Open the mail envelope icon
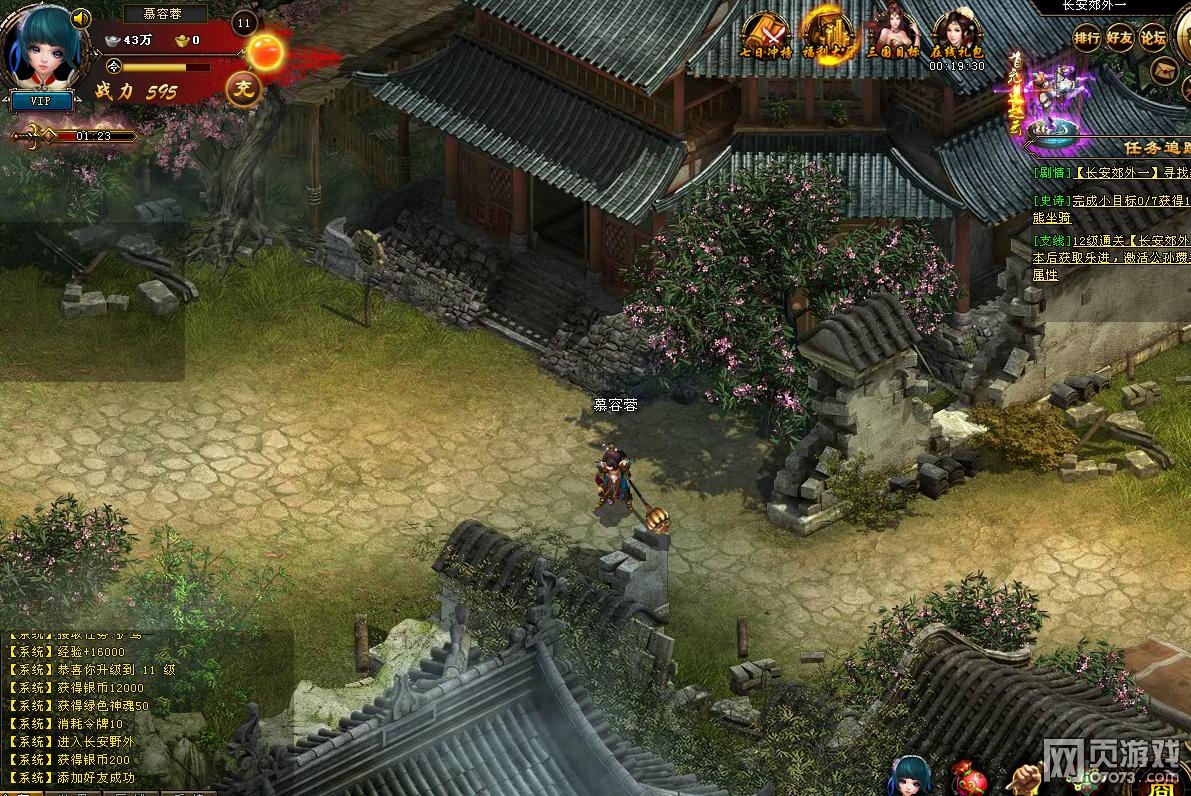 pos(1166,69)
